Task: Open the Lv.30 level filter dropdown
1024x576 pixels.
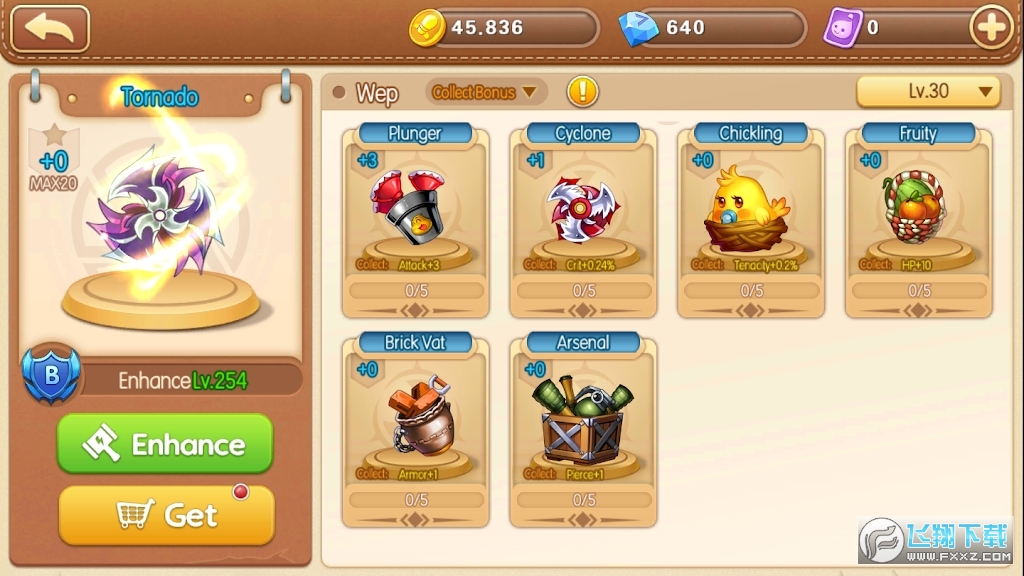Action: tap(928, 91)
